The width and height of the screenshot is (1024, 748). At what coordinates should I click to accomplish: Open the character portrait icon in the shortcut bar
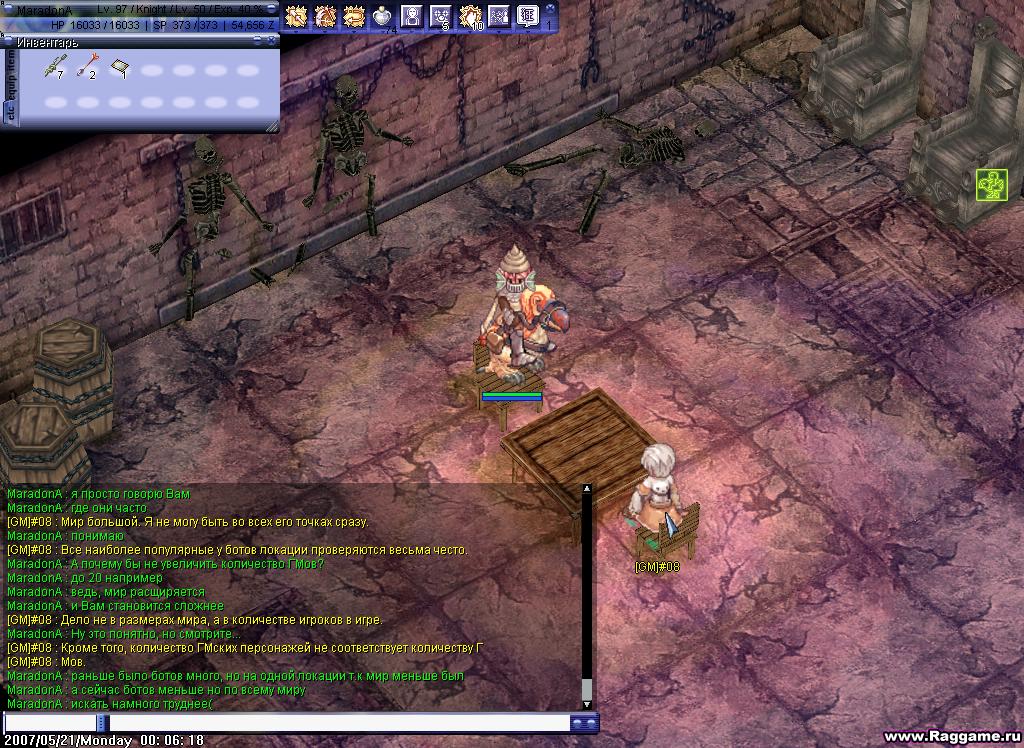411,15
